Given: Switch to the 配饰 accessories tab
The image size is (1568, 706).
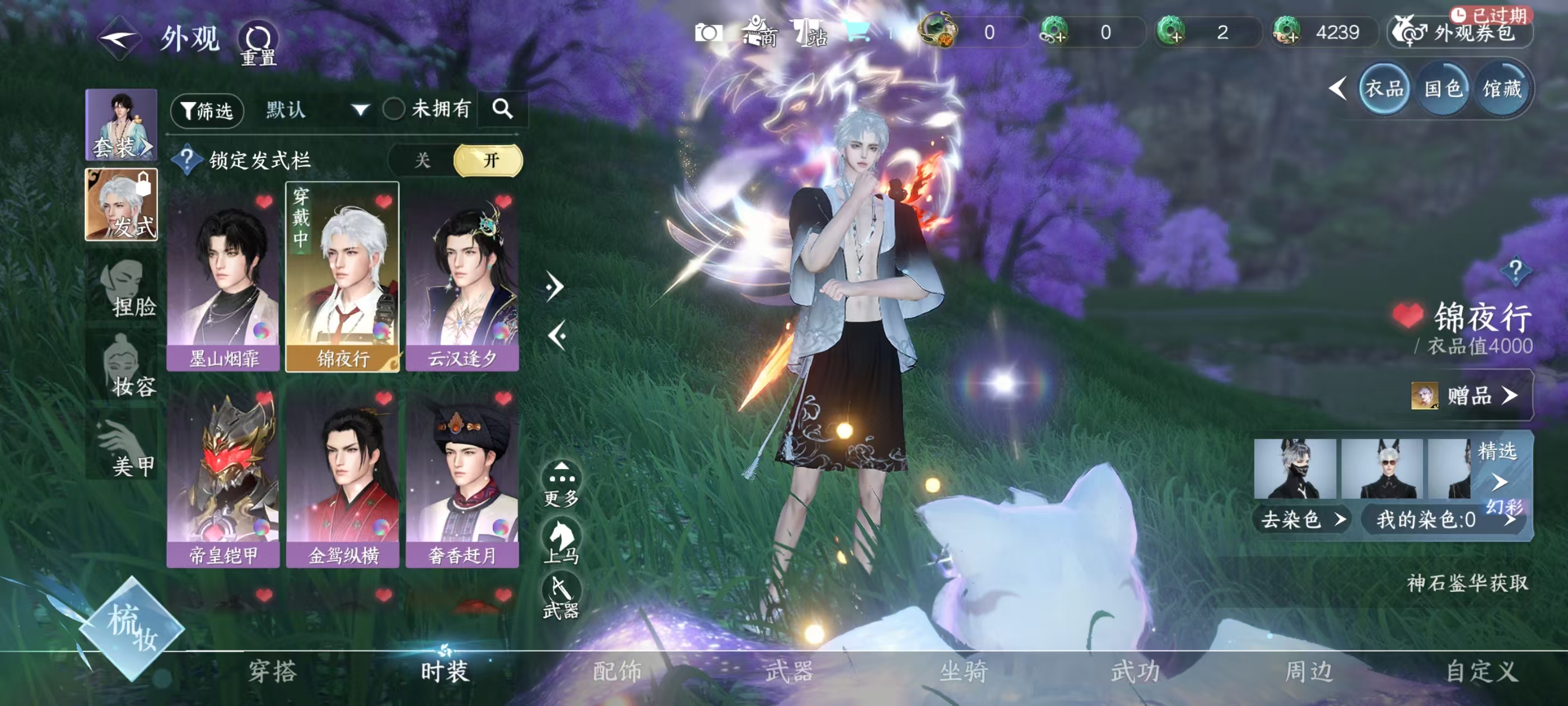Looking at the screenshot, I should click(x=617, y=672).
